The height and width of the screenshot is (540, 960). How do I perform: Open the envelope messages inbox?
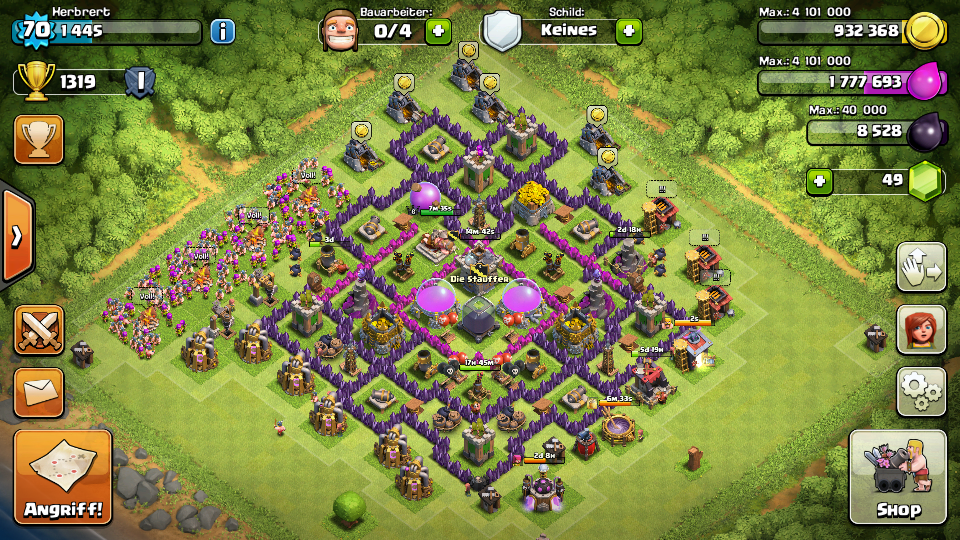tap(39, 391)
